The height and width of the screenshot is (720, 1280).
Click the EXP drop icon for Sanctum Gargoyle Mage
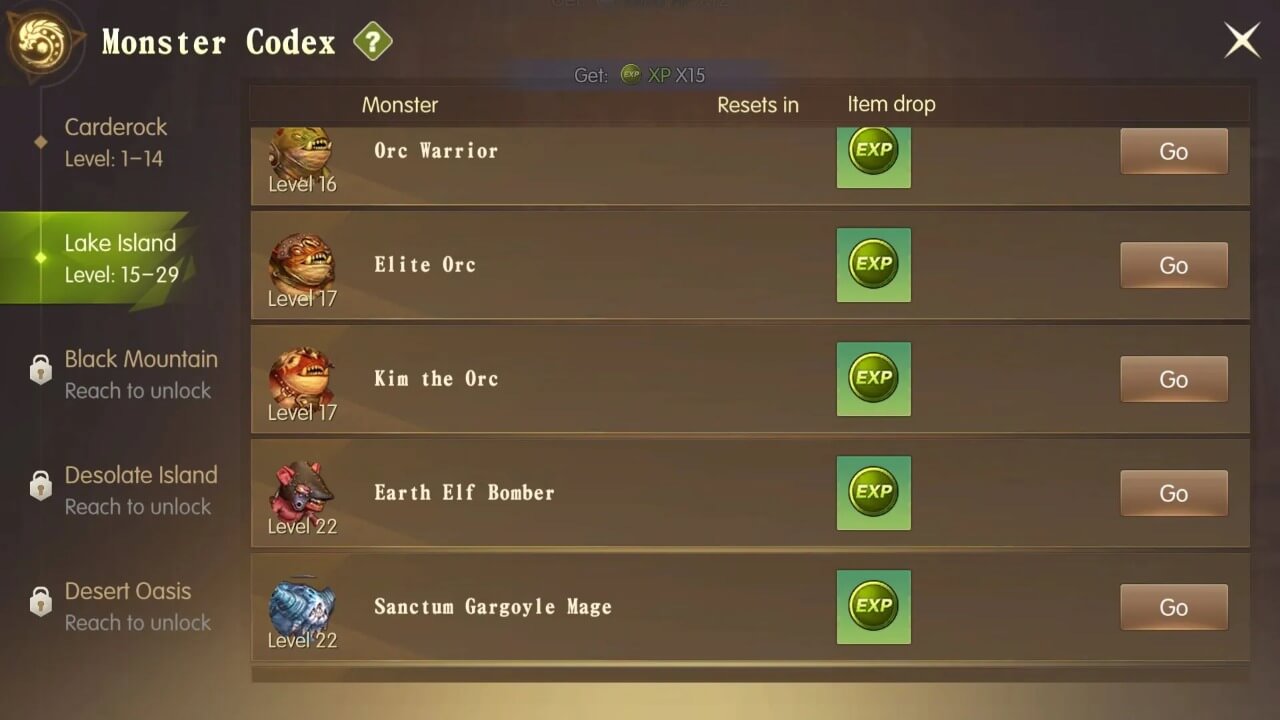click(873, 607)
